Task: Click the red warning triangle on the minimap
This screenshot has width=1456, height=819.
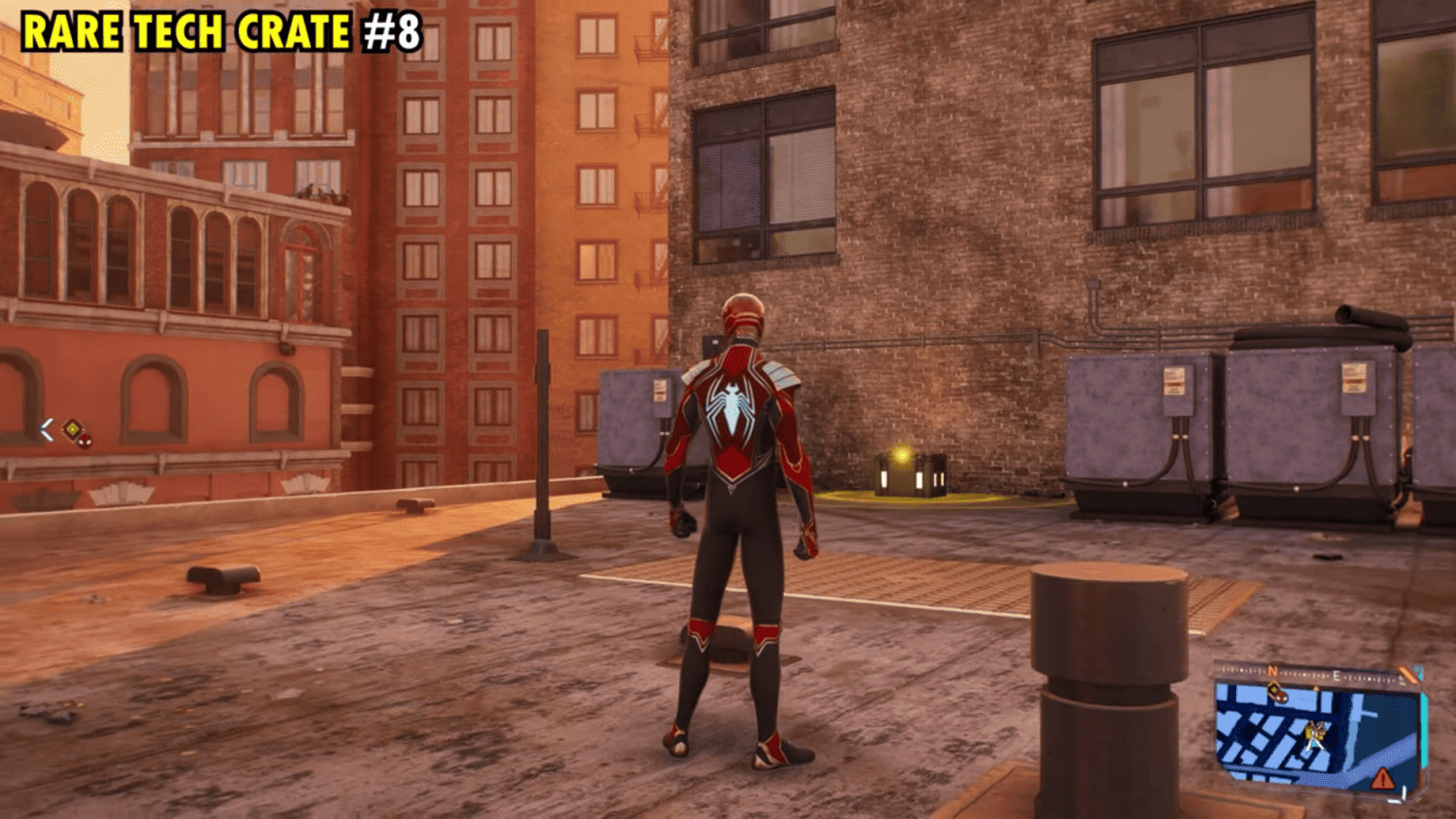Action: click(1382, 778)
